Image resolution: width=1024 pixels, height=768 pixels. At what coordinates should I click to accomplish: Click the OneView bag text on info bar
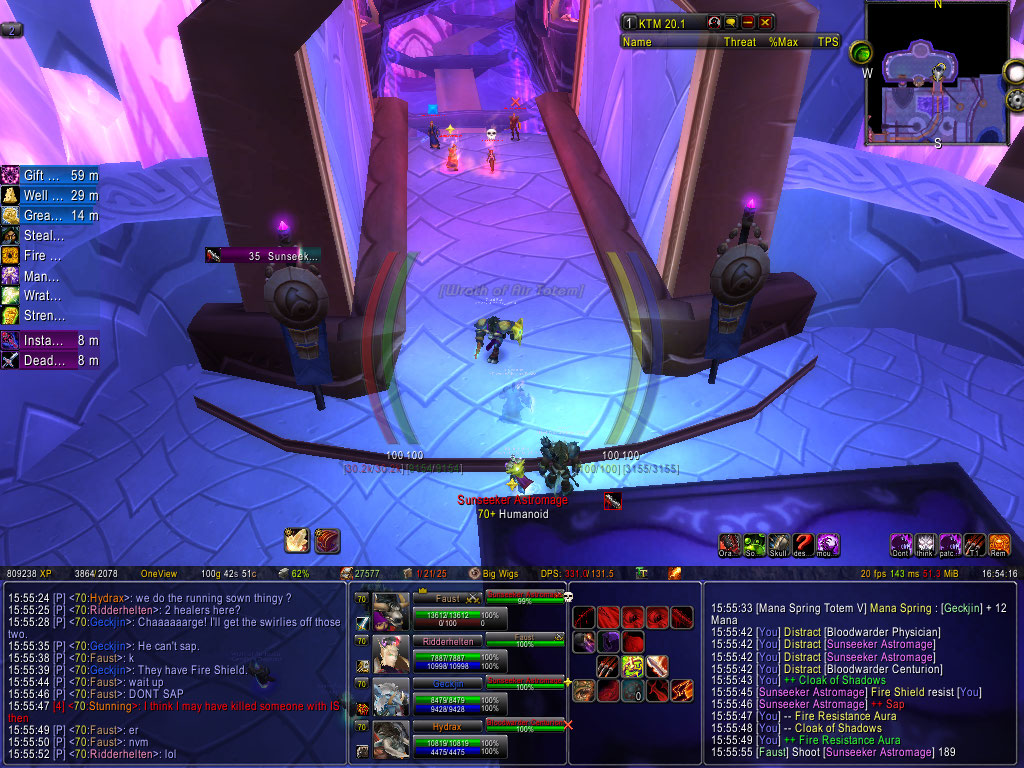click(x=158, y=574)
